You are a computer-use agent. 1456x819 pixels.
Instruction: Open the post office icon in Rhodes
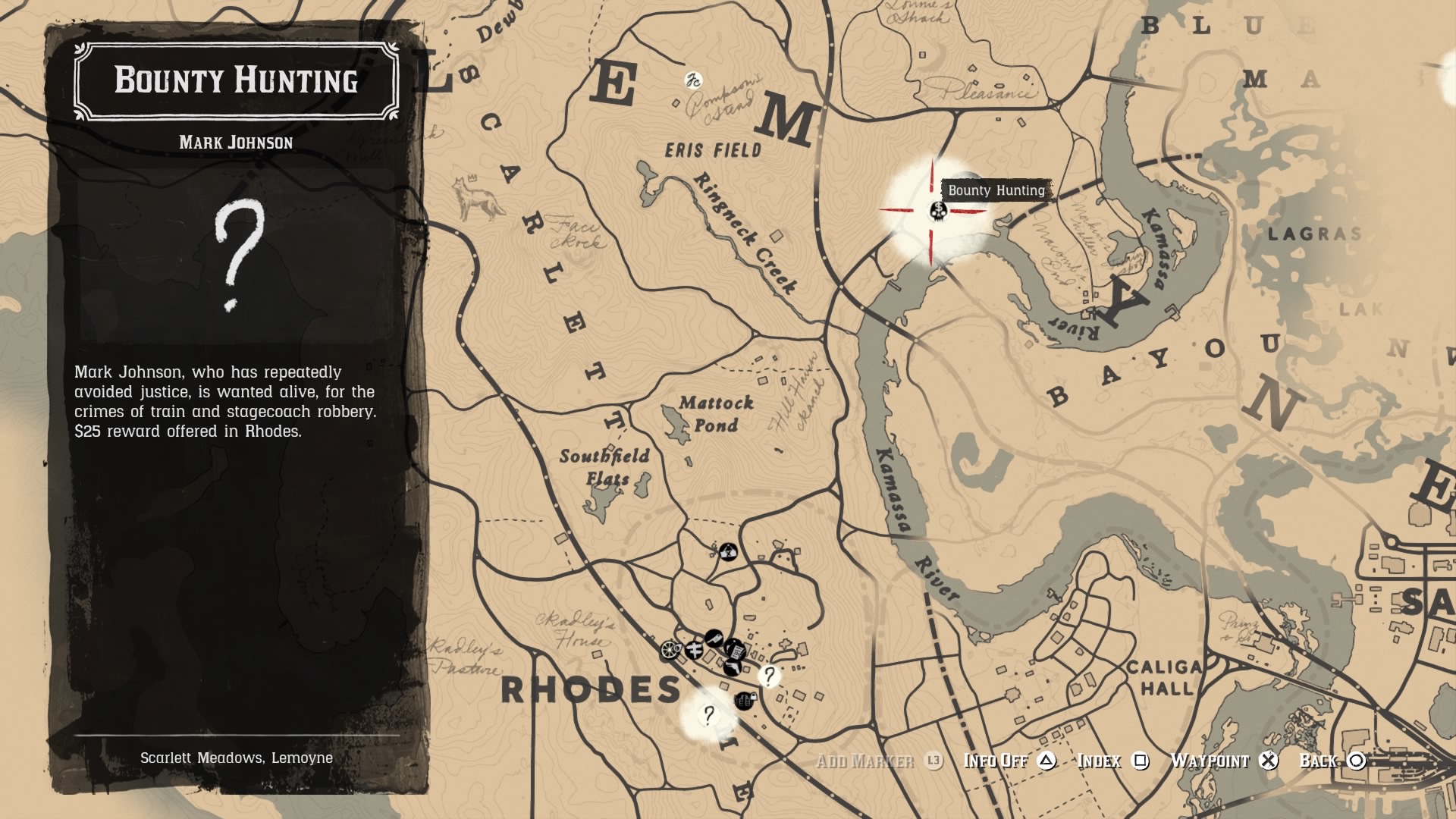pyautogui.click(x=736, y=650)
